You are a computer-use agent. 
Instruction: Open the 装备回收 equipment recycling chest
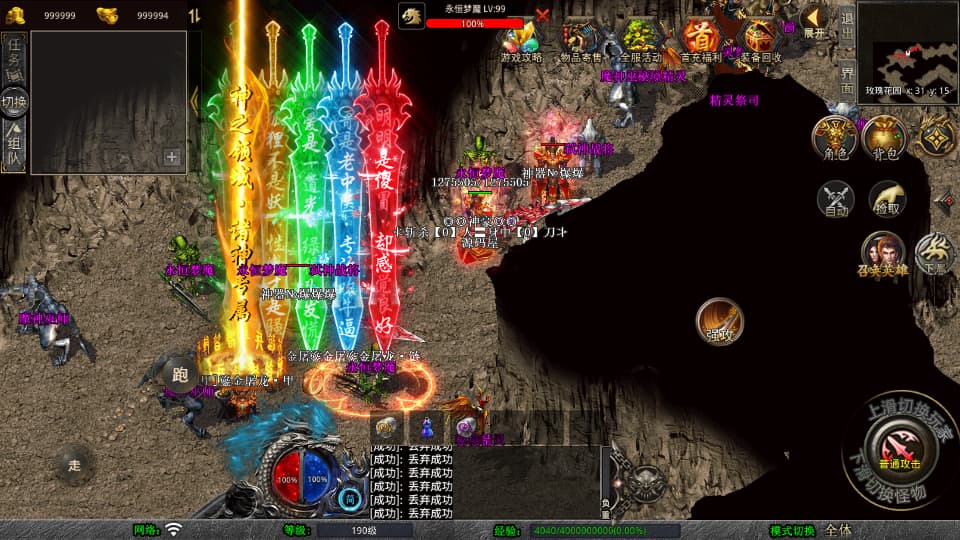coord(760,38)
